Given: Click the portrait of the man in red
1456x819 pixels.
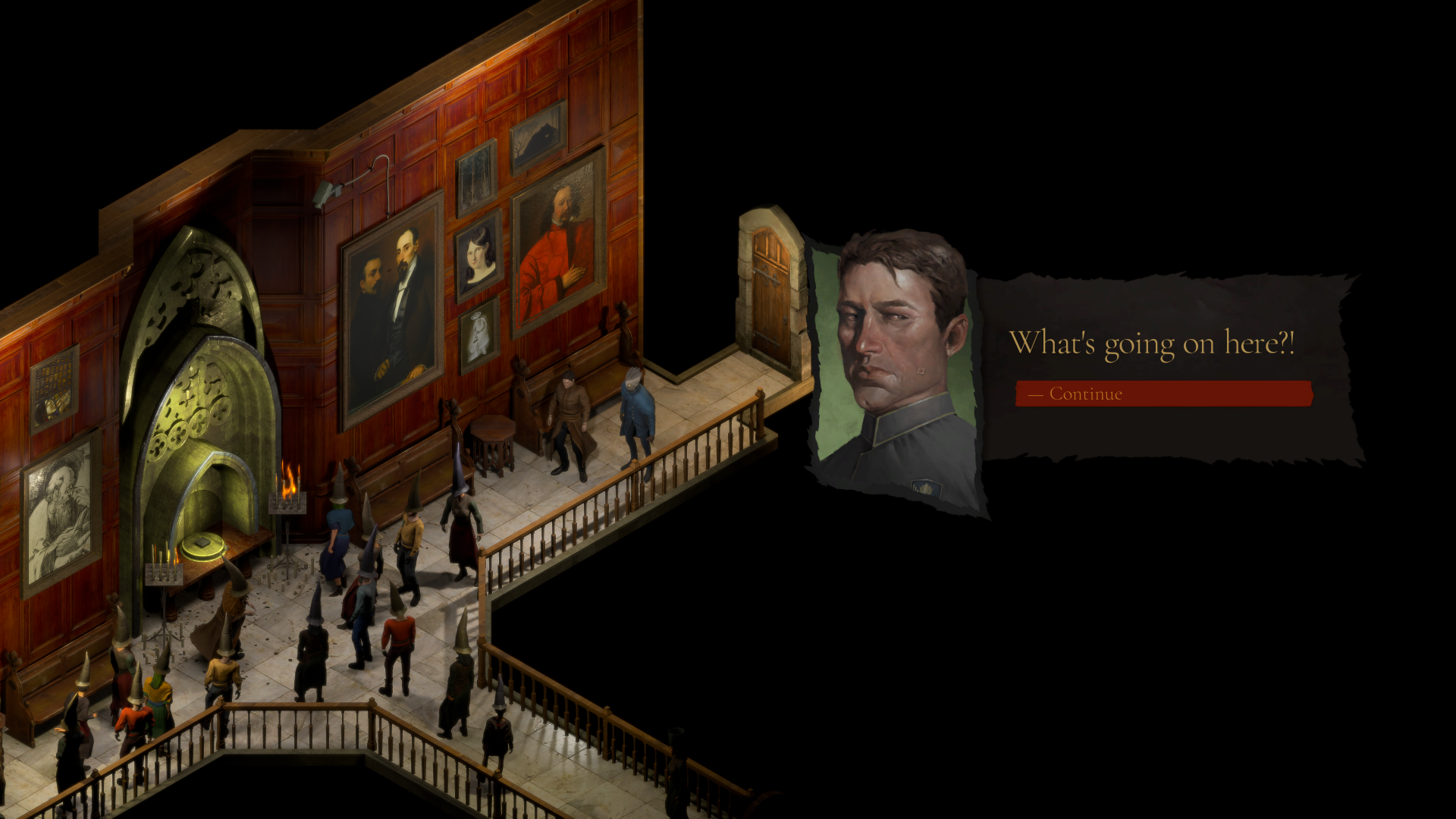Looking at the screenshot, I should click(557, 250).
